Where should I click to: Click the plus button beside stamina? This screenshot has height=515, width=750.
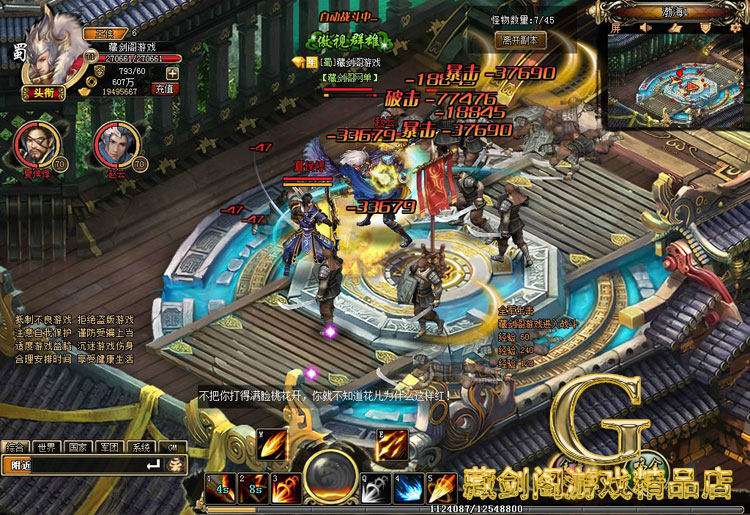tap(172, 72)
